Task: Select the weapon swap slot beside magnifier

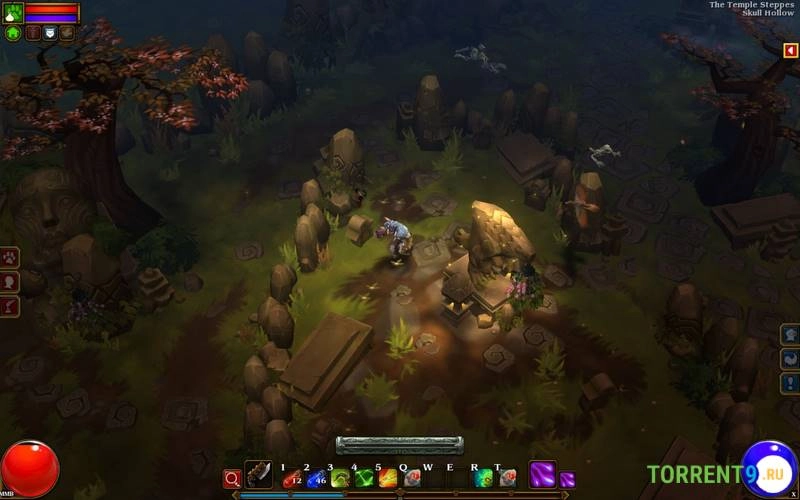Action: [x=259, y=475]
